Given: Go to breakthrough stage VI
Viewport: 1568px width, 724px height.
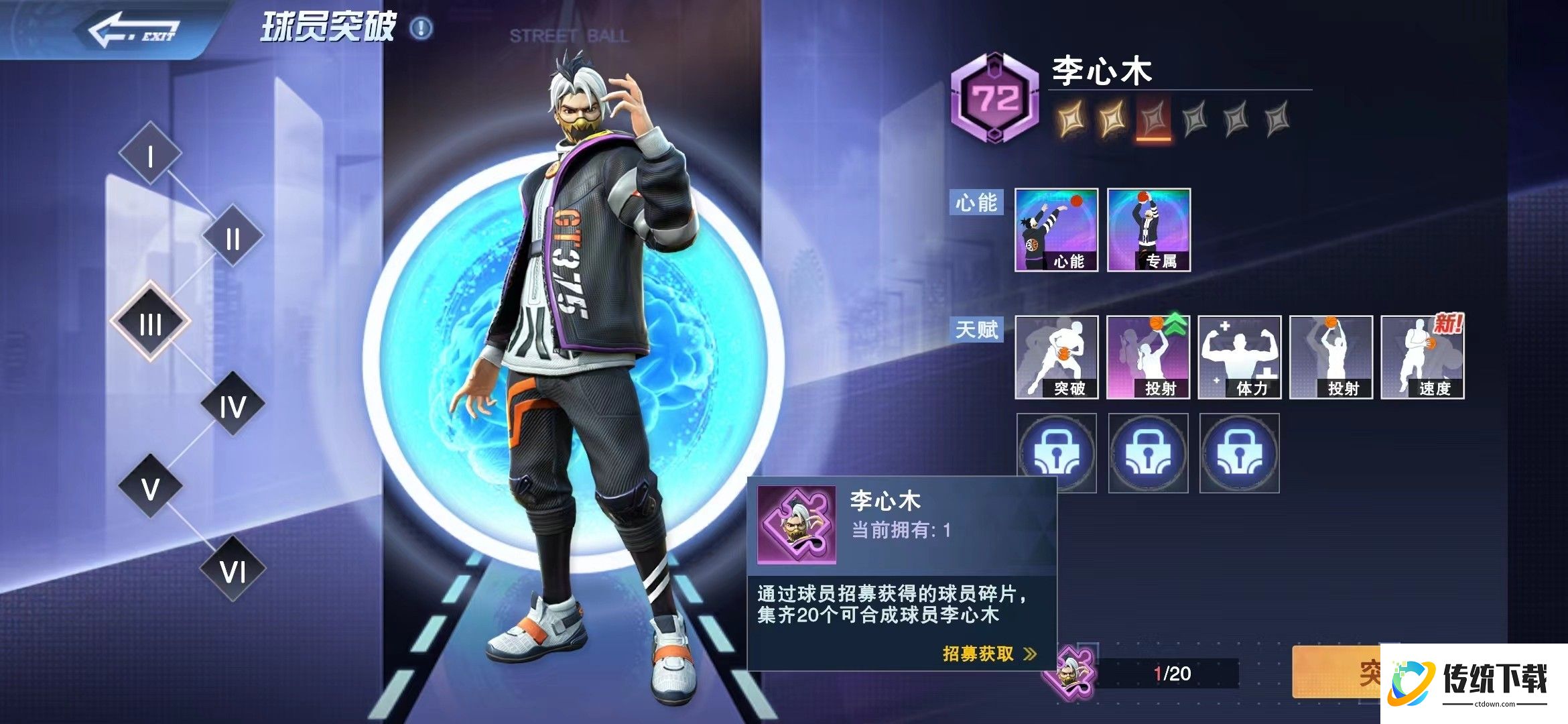Looking at the screenshot, I should [233, 570].
